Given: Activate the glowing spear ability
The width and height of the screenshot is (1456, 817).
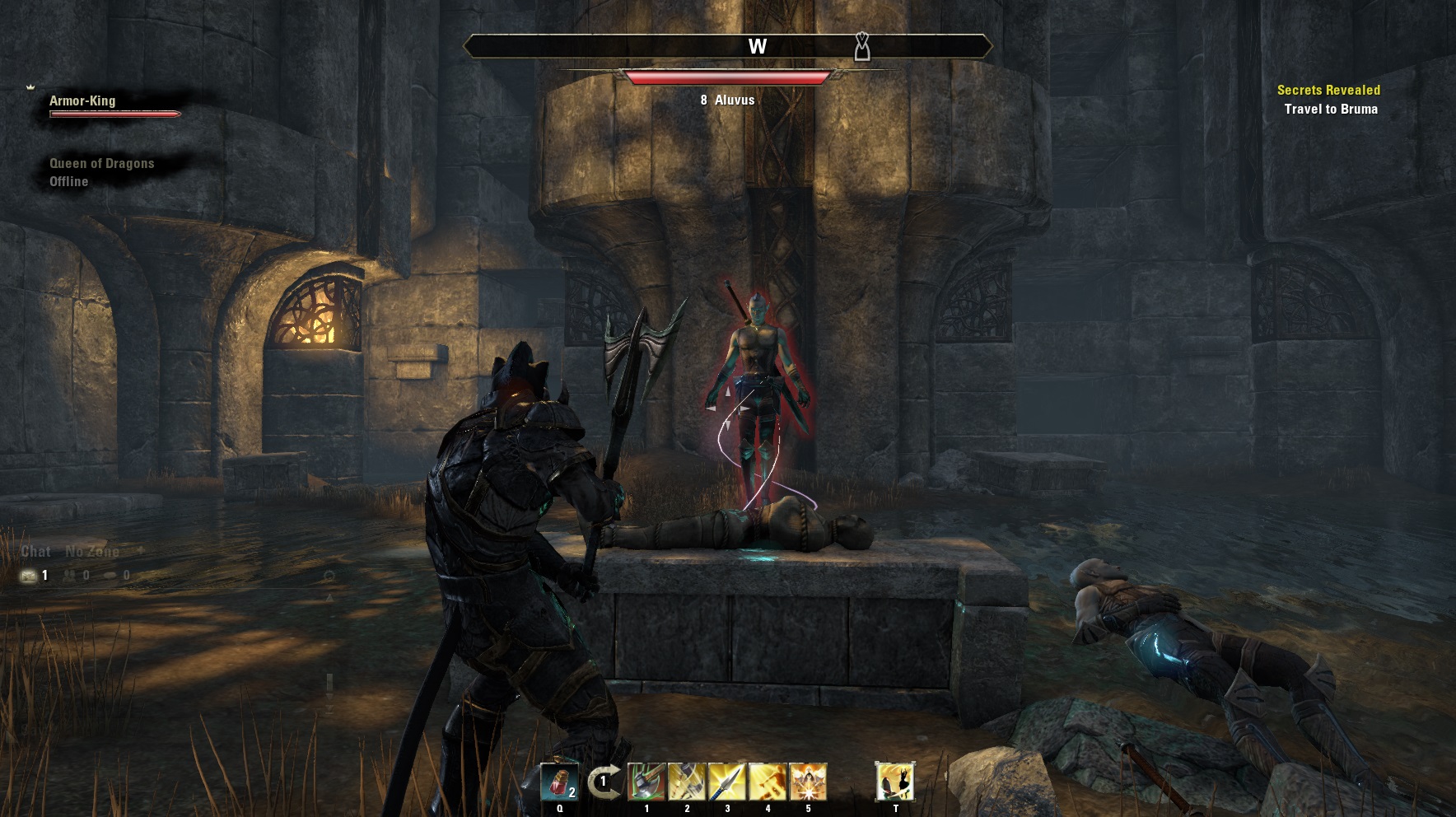Looking at the screenshot, I should [x=727, y=782].
